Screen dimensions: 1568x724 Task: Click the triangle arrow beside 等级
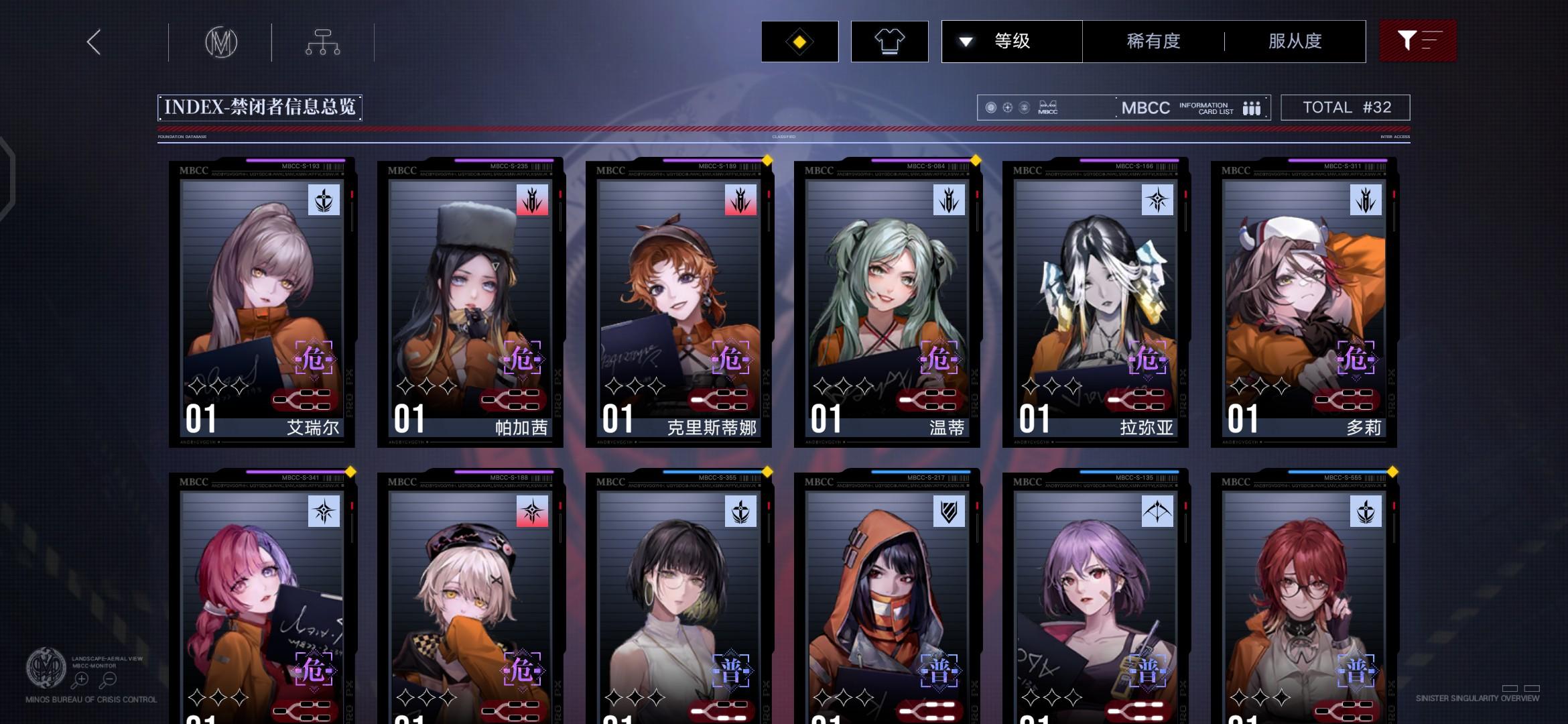965,42
